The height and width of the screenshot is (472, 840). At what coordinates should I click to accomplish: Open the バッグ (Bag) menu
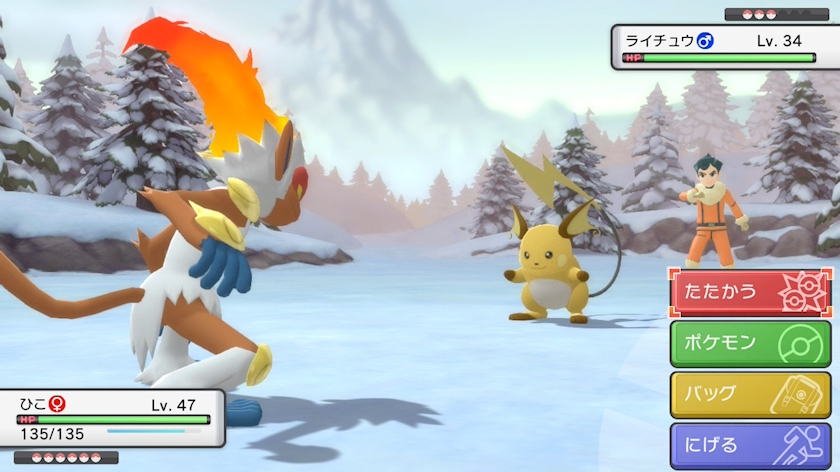click(x=750, y=394)
